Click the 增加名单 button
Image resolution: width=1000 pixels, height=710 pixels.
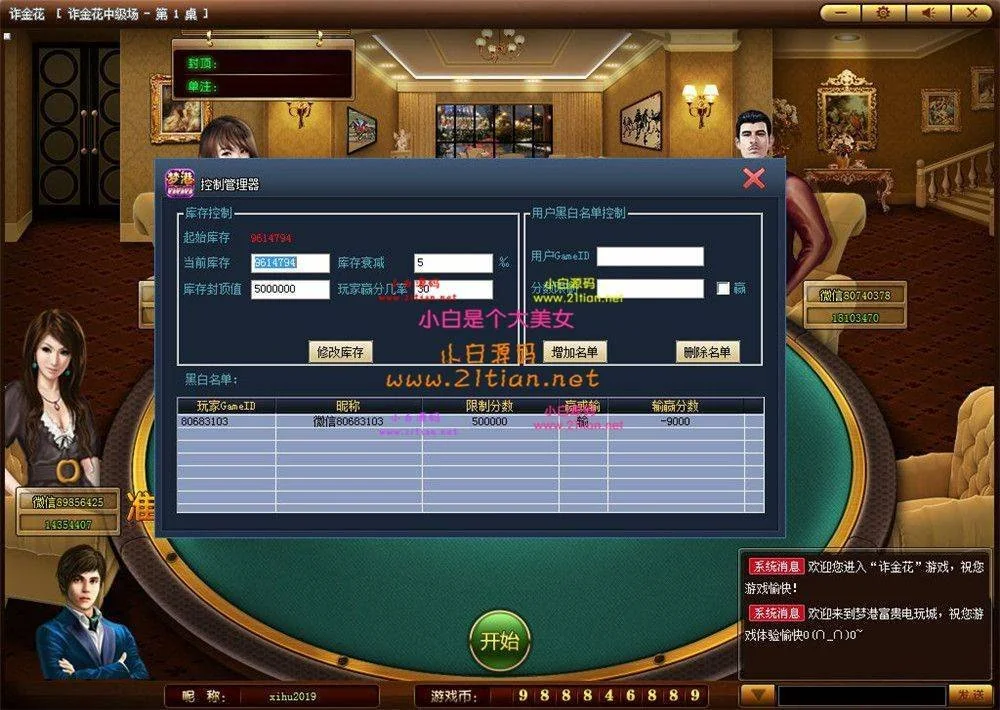pyautogui.click(x=575, y=352)
